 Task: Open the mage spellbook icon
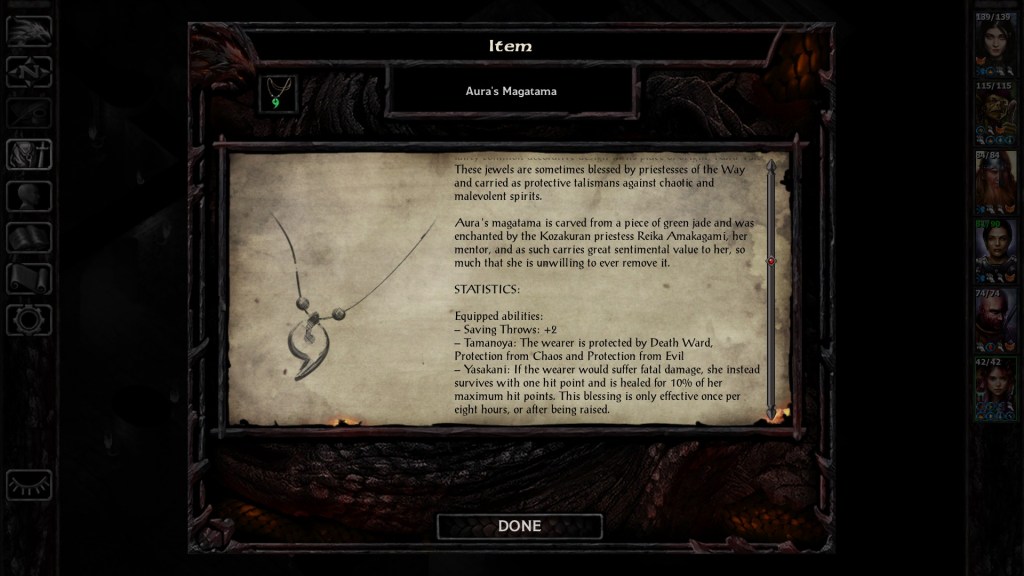click(29, 237)
